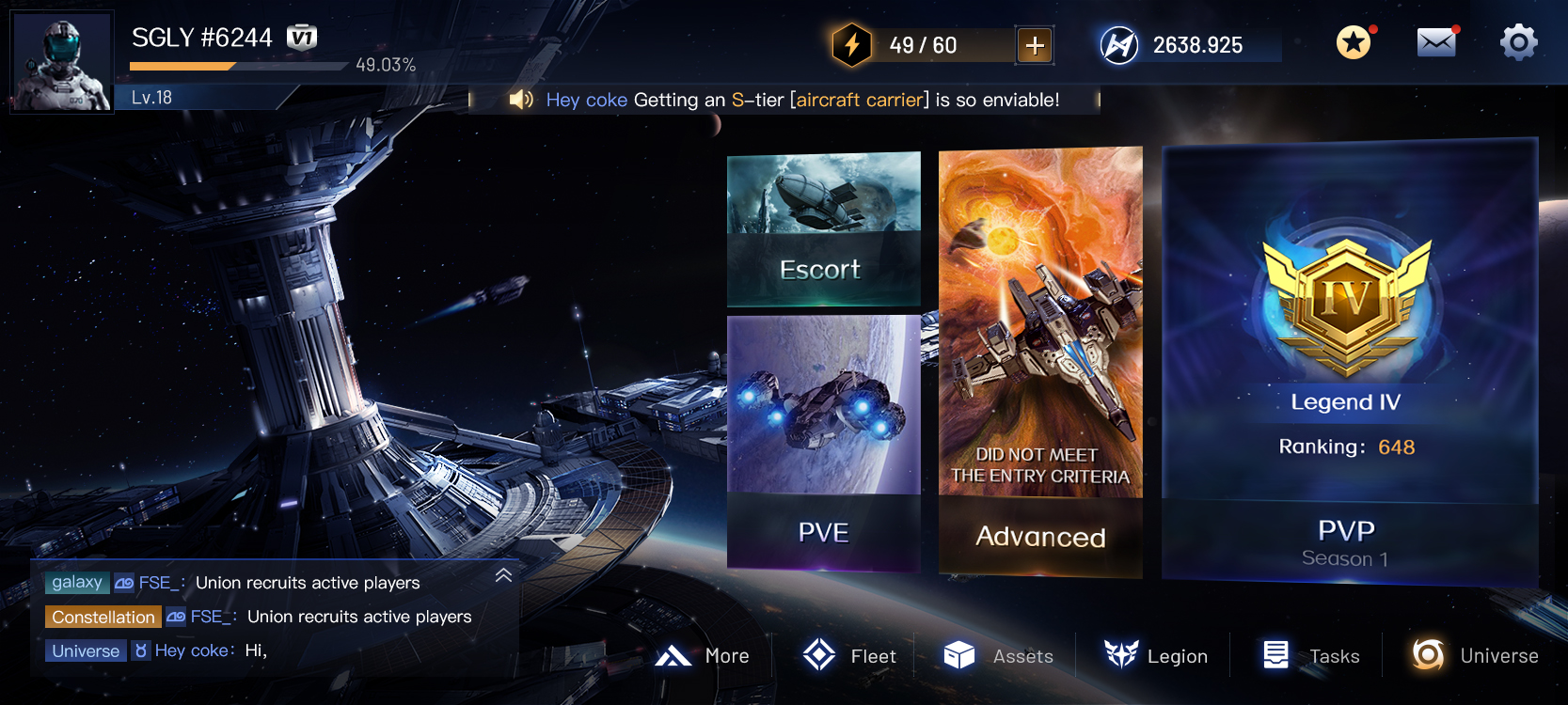Check the 49.03% experience progress bar
The image size is (1568, 705).
click(238, 67)
